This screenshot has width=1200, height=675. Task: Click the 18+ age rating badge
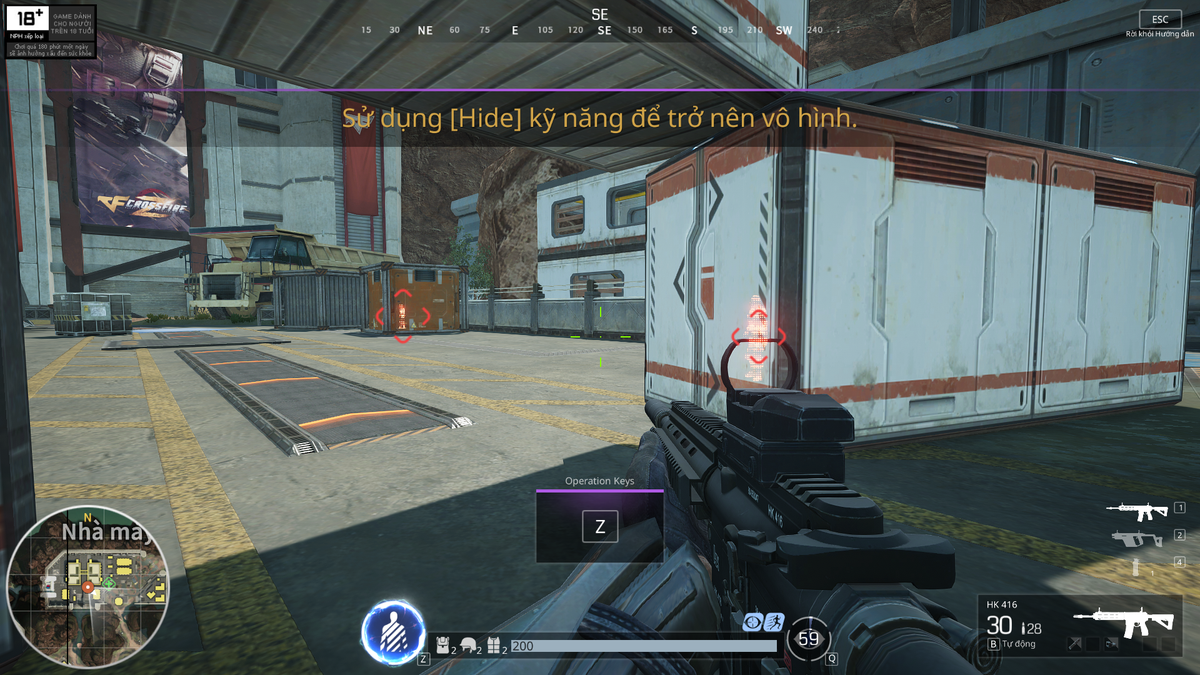28,21
